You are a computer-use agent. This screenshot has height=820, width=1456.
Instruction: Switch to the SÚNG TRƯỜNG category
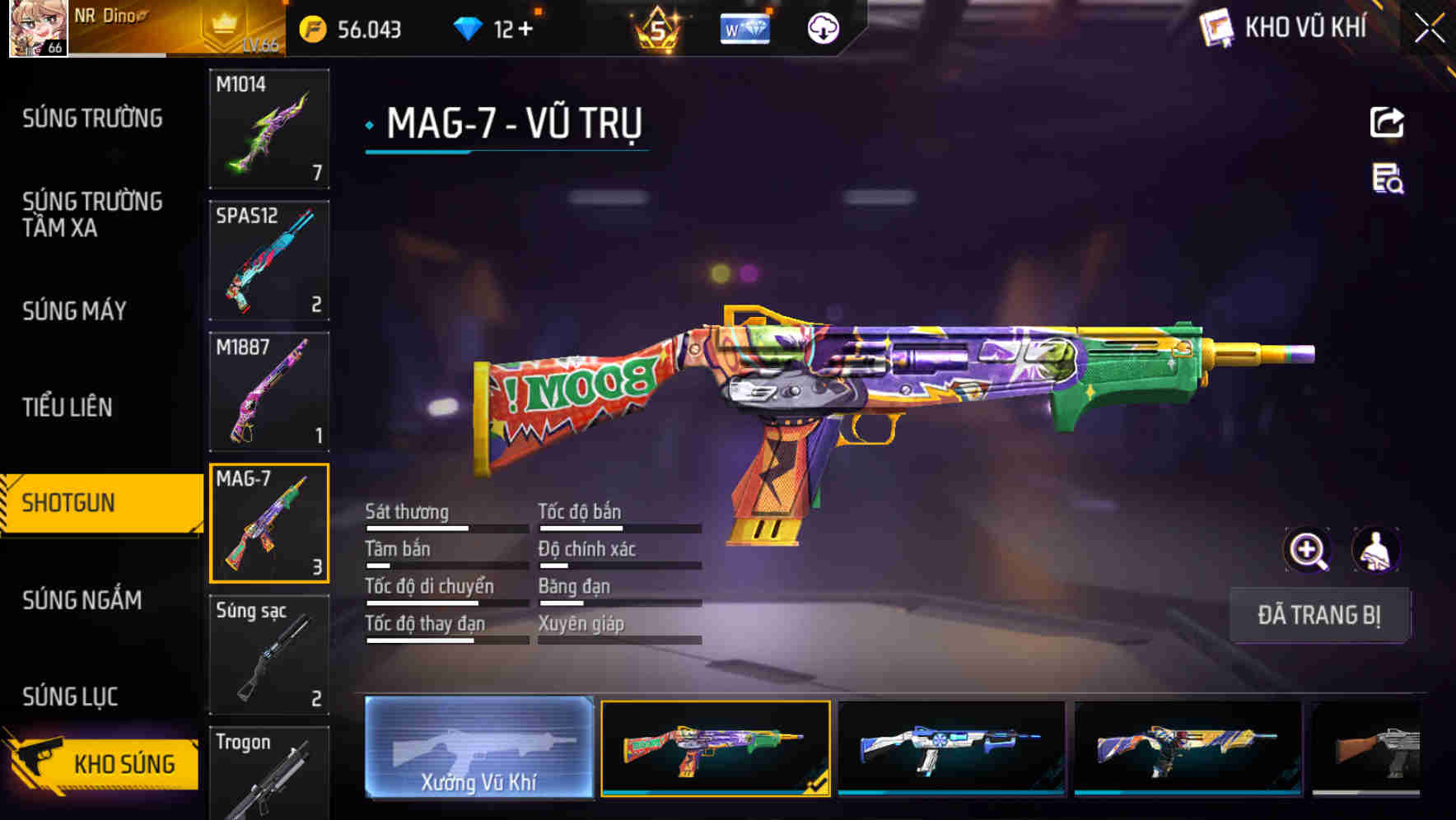pyautogui.click(x=91, y=118)
